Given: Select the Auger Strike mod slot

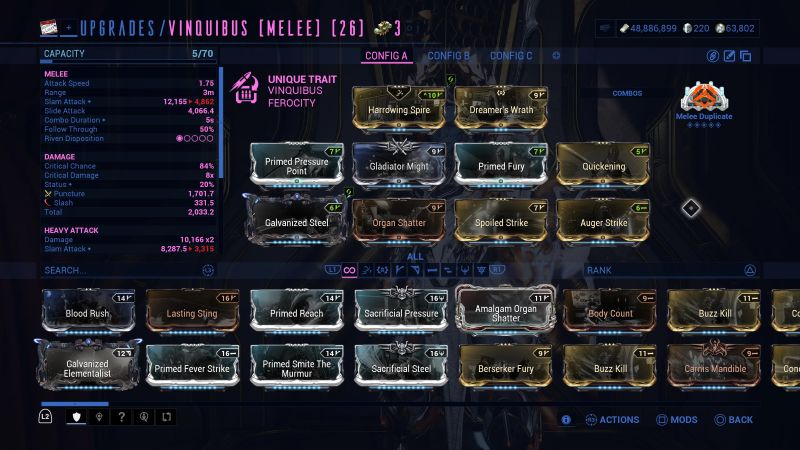Looking at the screenshot, I should point(603,220).
